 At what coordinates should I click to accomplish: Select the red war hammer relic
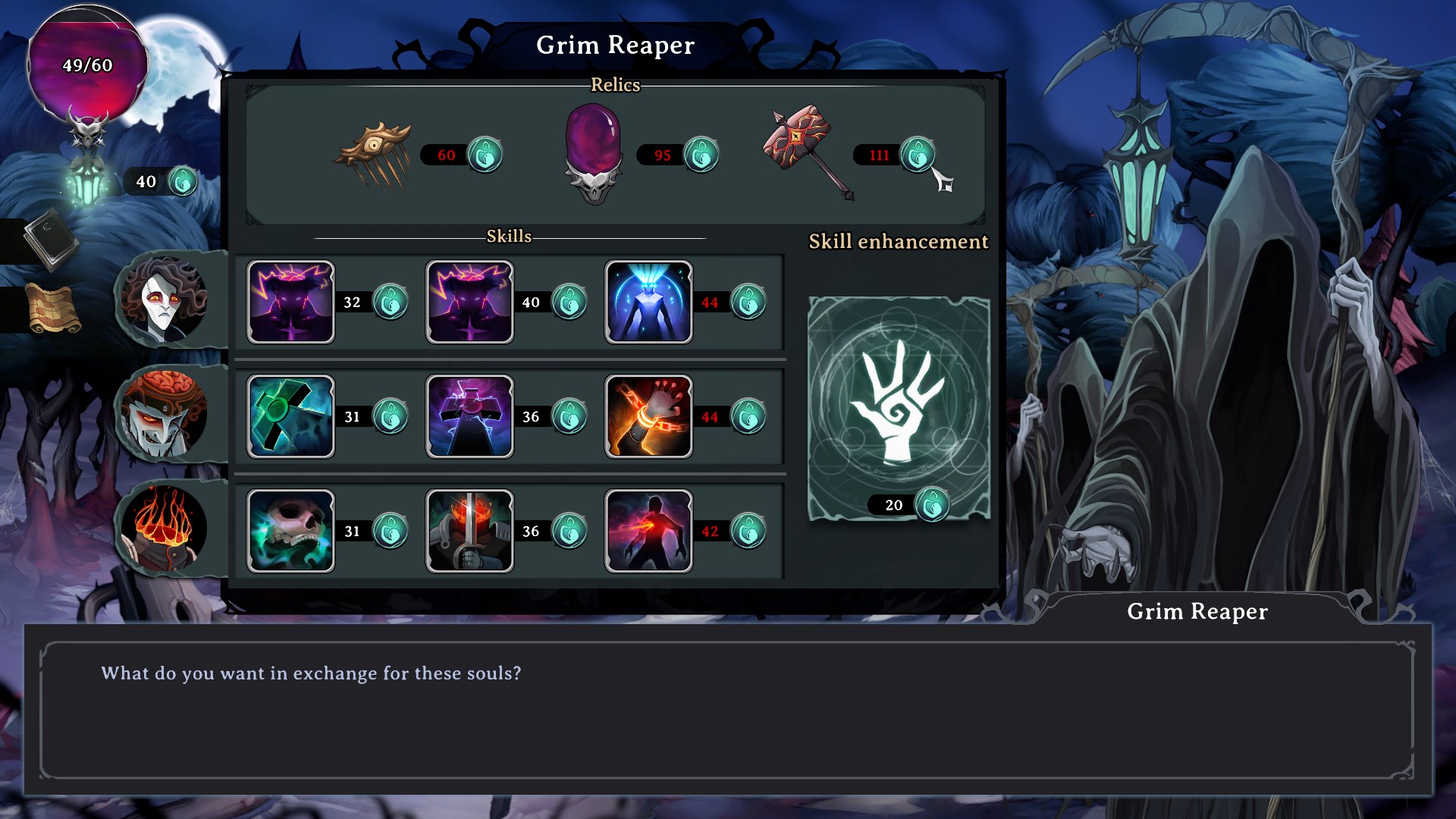[x=805, y=152]
